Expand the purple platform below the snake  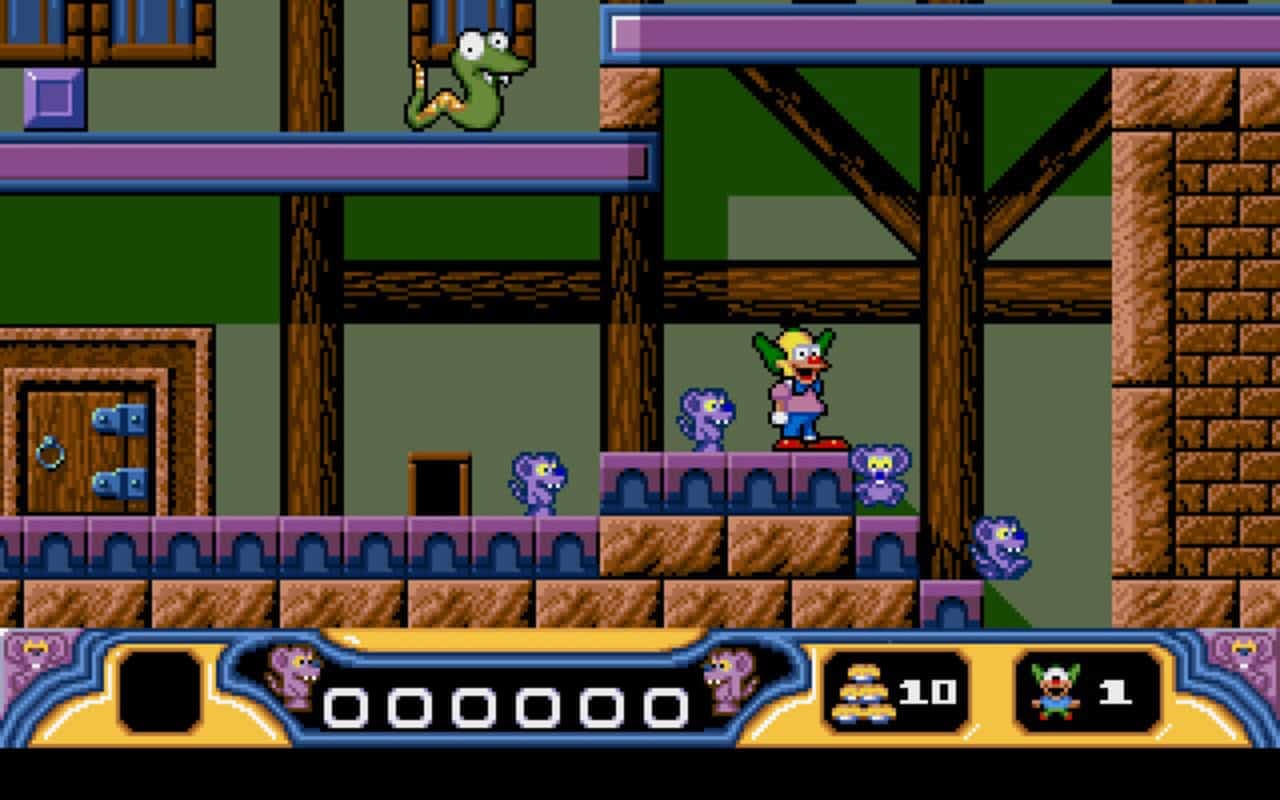[x=320, y=162]
